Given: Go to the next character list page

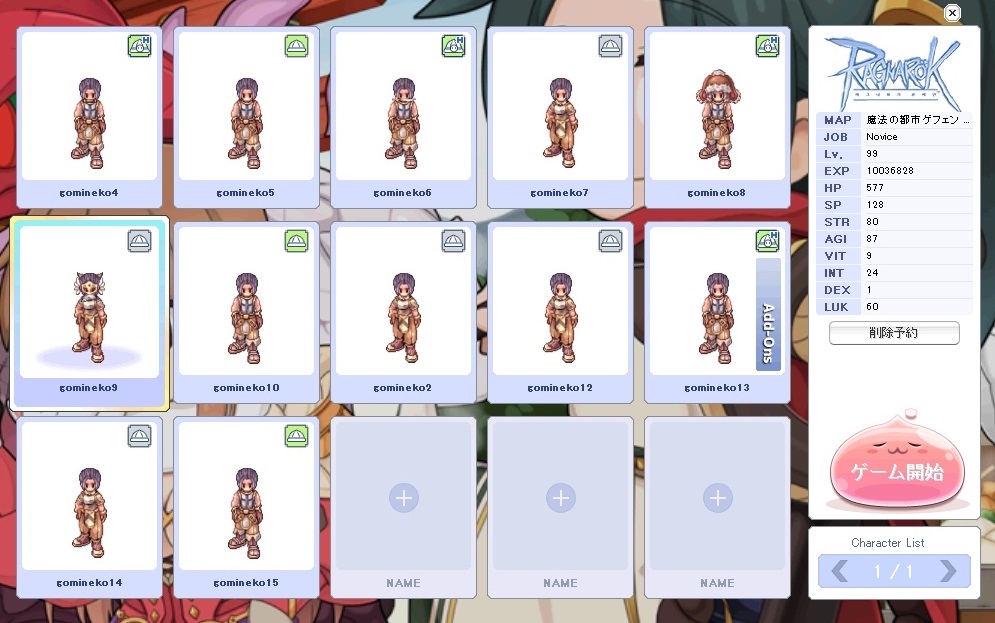Looking at the screenshot, I should [x=948, y=571].
